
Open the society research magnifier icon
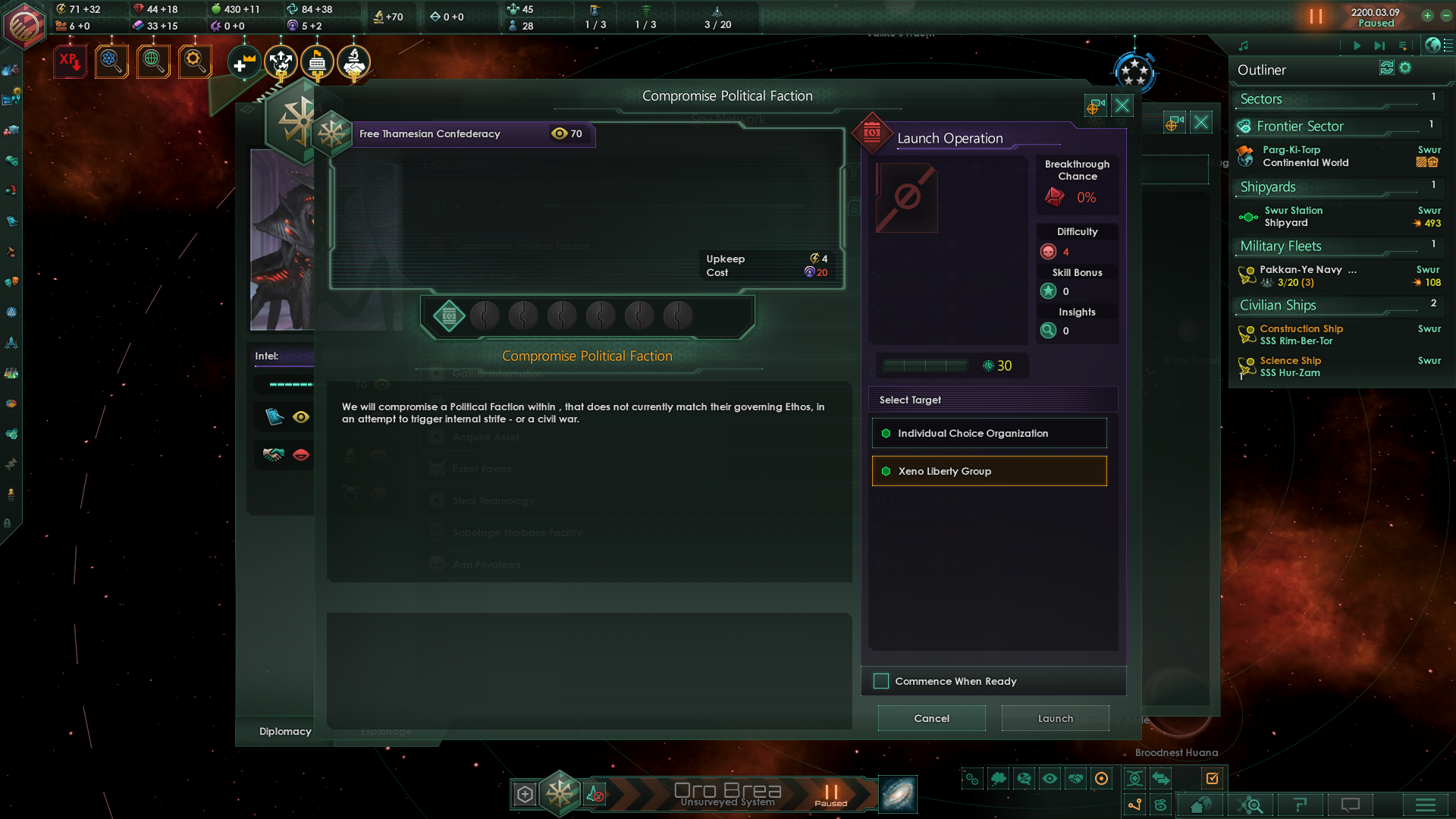[x=153, y=61]
